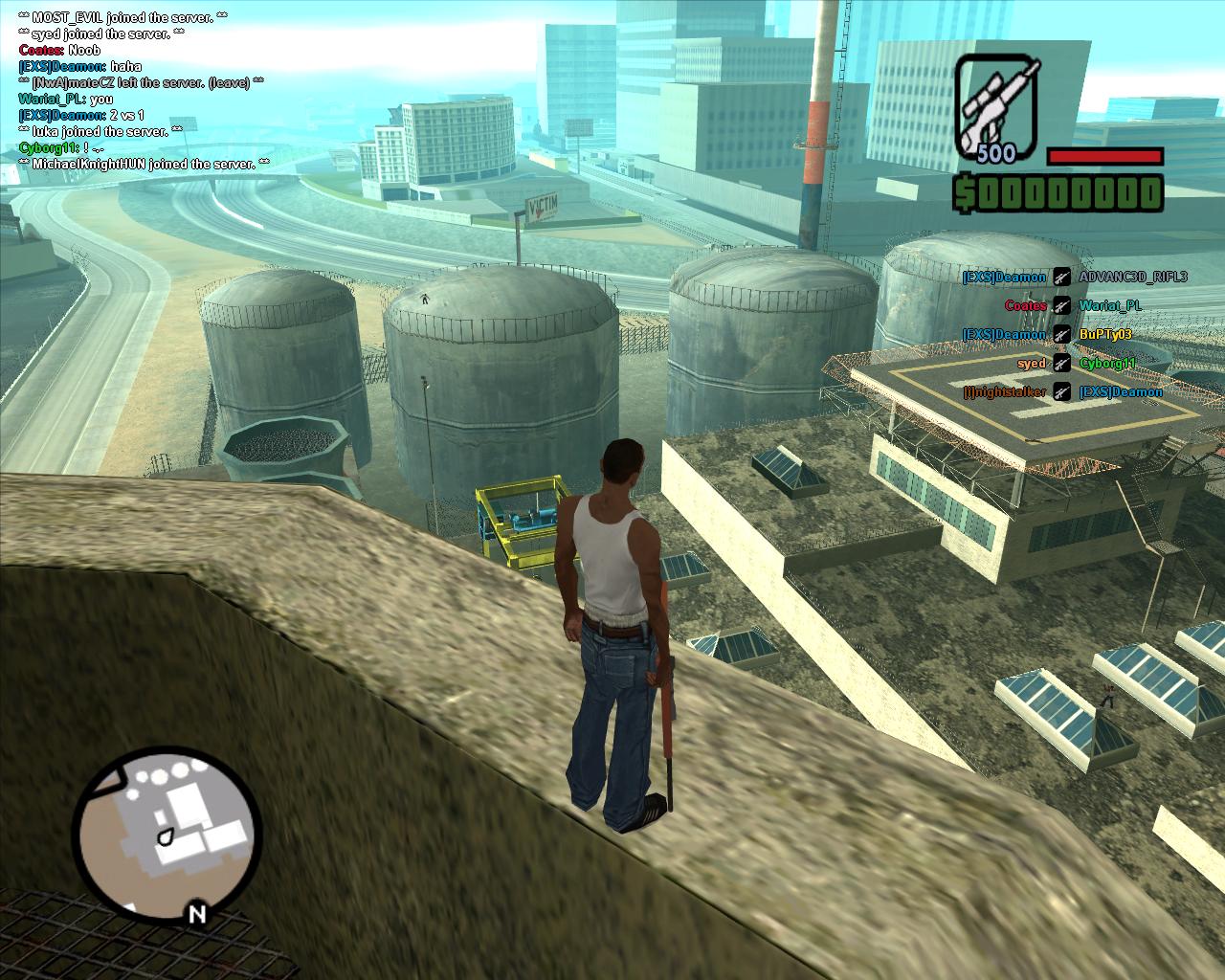This screenshot has height=980, width=1225.
Task: Select the kill feed name Wariat_PL
Action: [x=1110, y=306]
